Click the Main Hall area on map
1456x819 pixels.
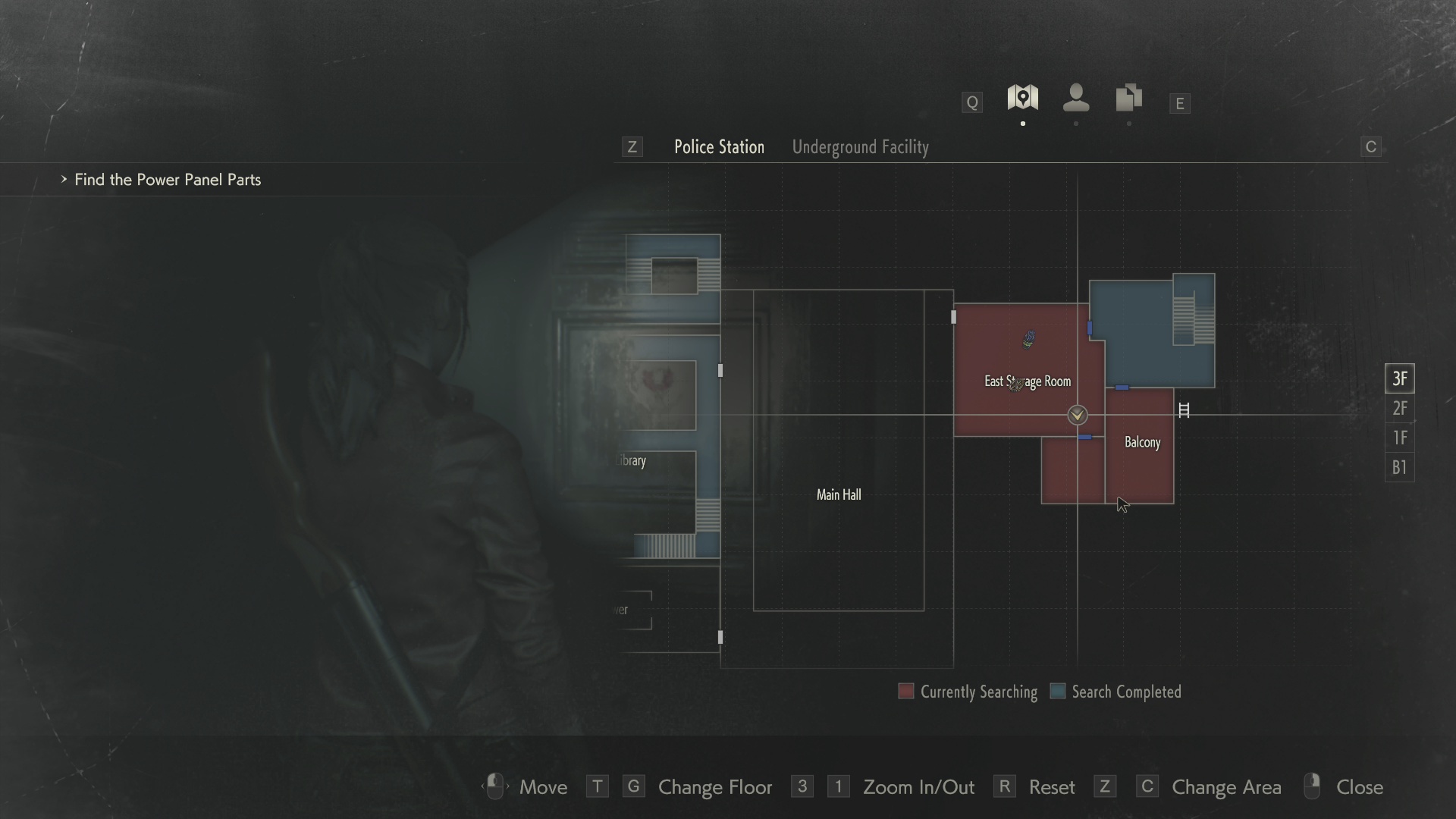[x=838, y=494]
